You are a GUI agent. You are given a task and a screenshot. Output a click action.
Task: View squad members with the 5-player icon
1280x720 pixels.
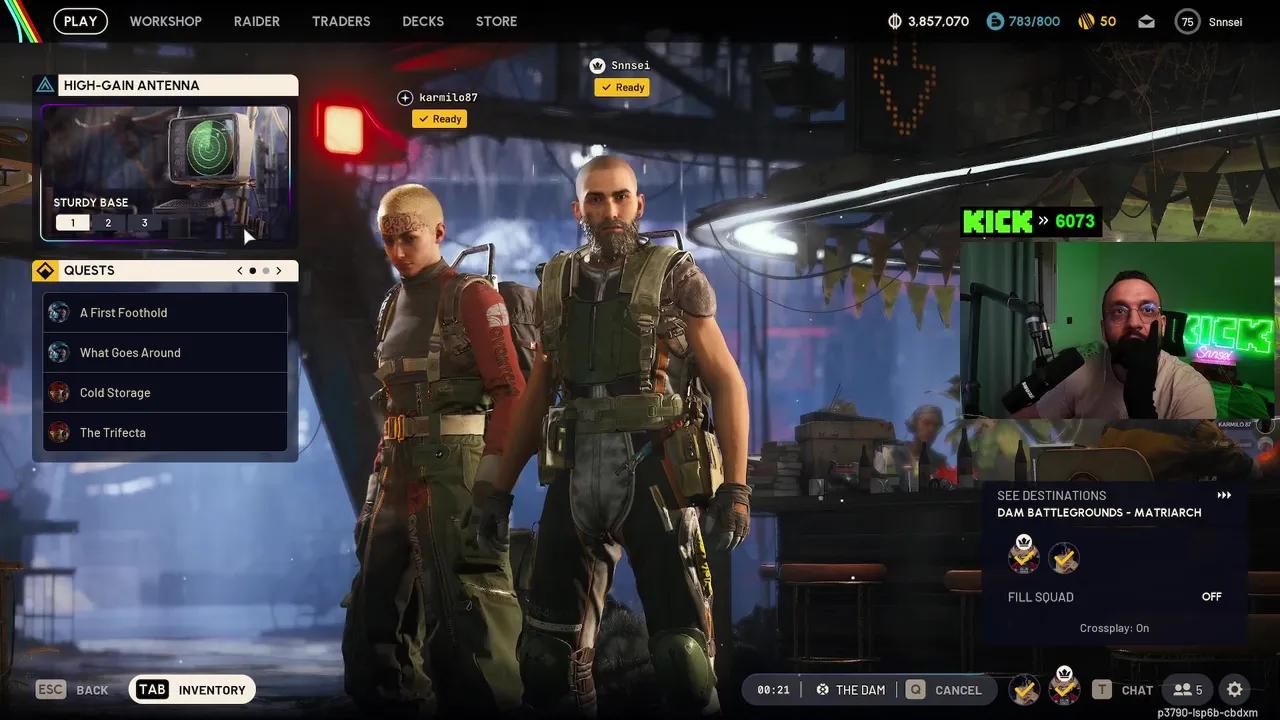pos(1188,689)
